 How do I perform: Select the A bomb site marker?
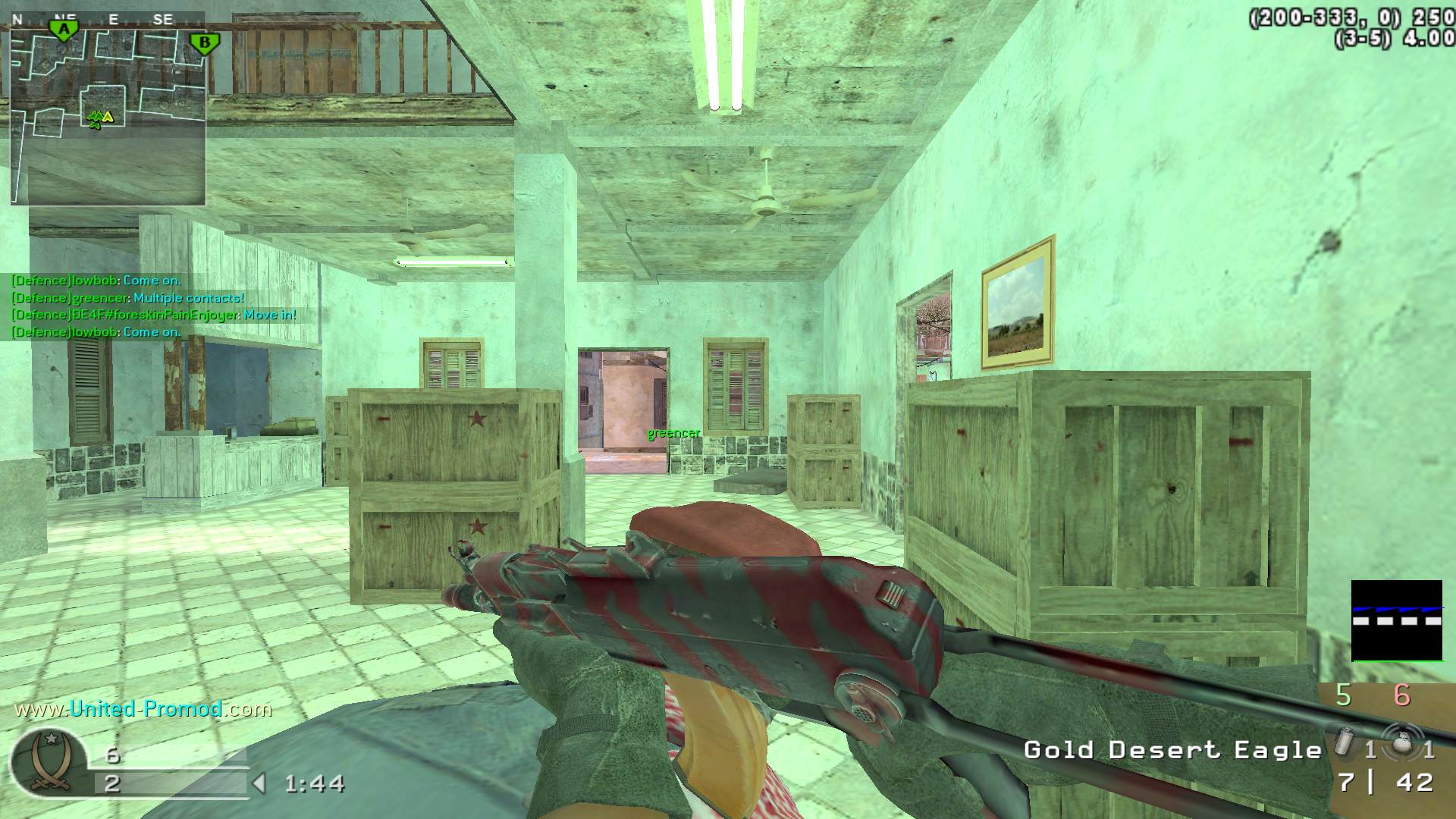point(64,30)
